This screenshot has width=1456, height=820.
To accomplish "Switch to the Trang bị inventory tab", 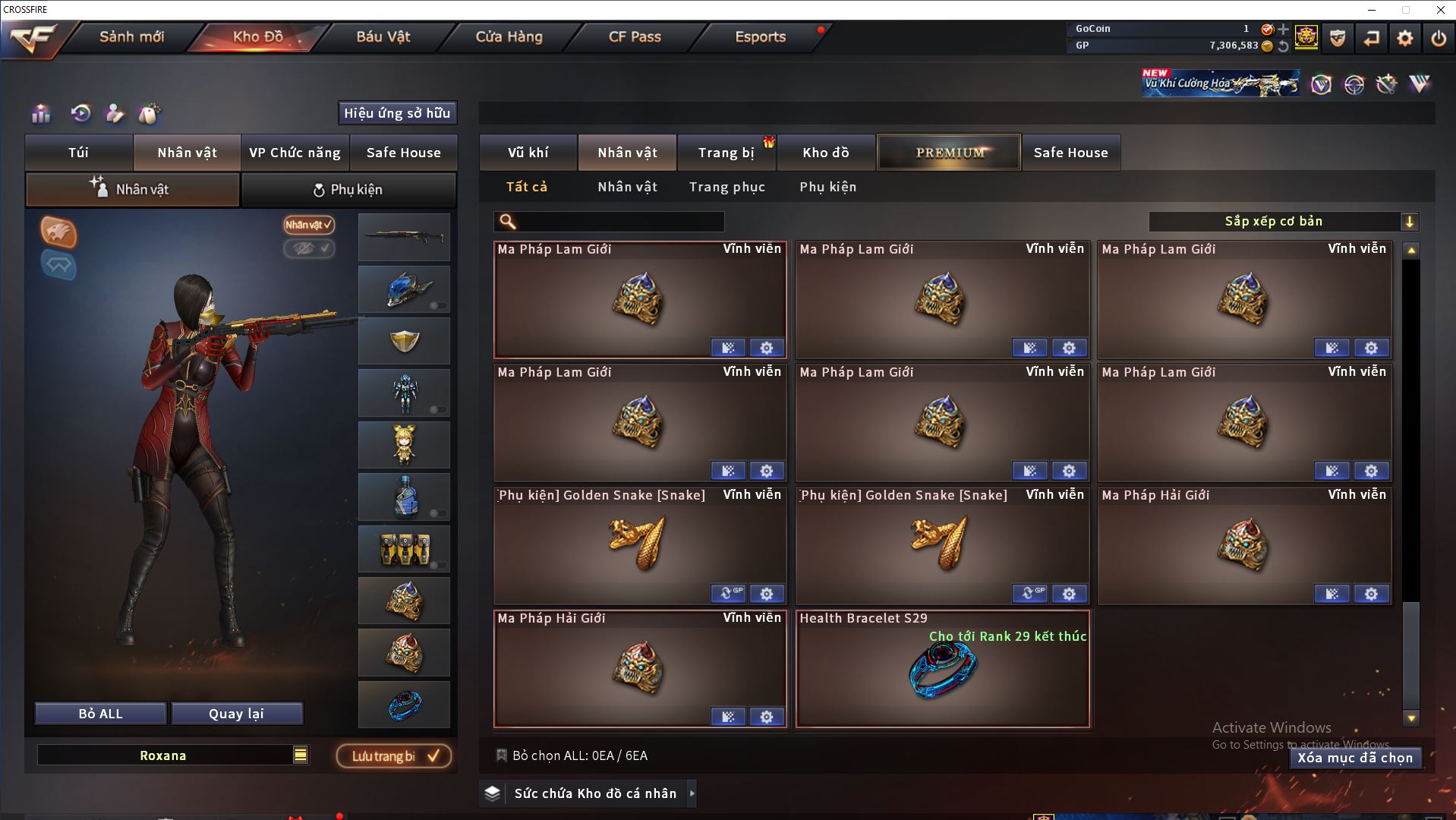I will click(726, 153).
